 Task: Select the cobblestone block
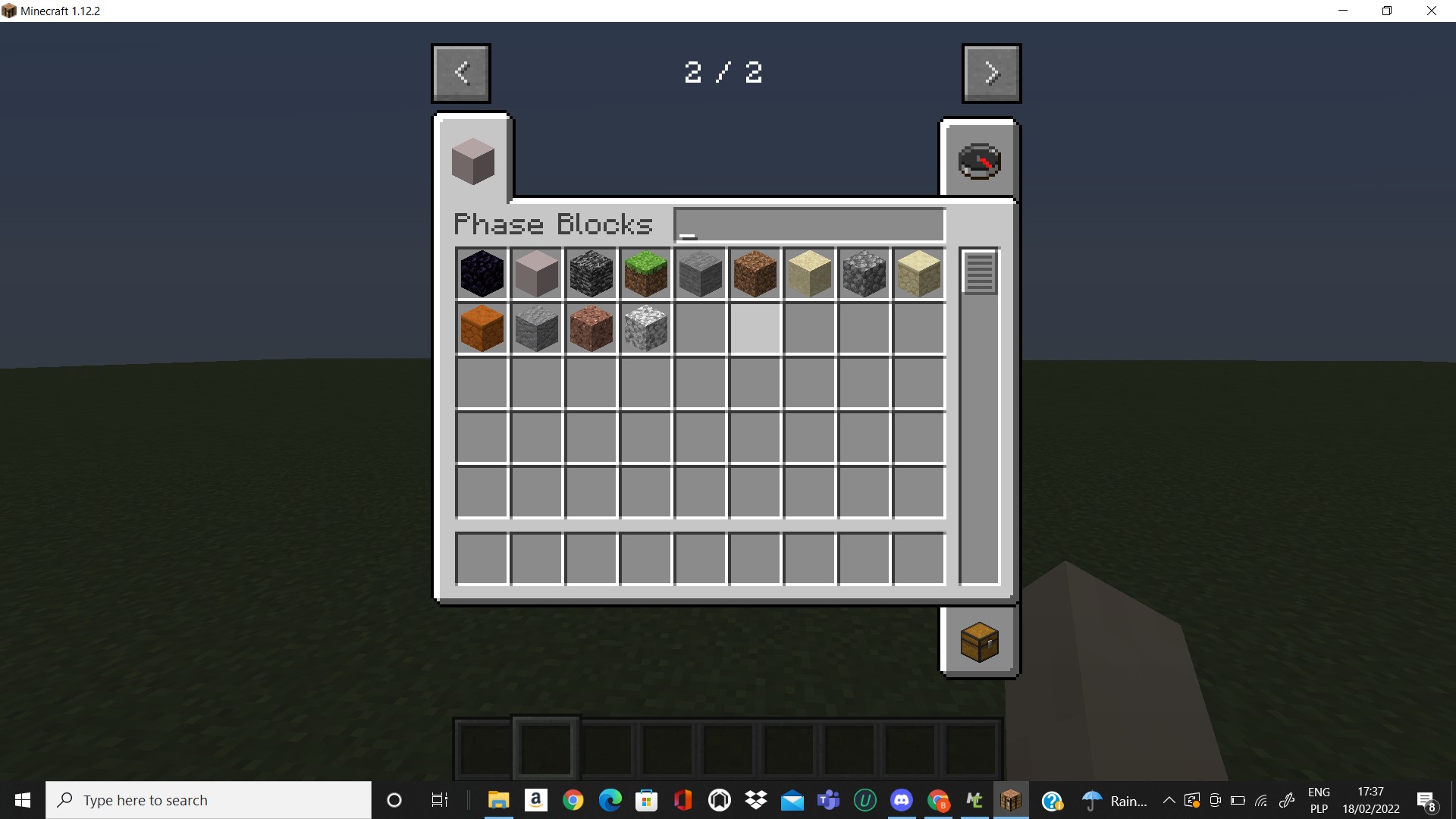pyautogui.click(x=864, y=274)
